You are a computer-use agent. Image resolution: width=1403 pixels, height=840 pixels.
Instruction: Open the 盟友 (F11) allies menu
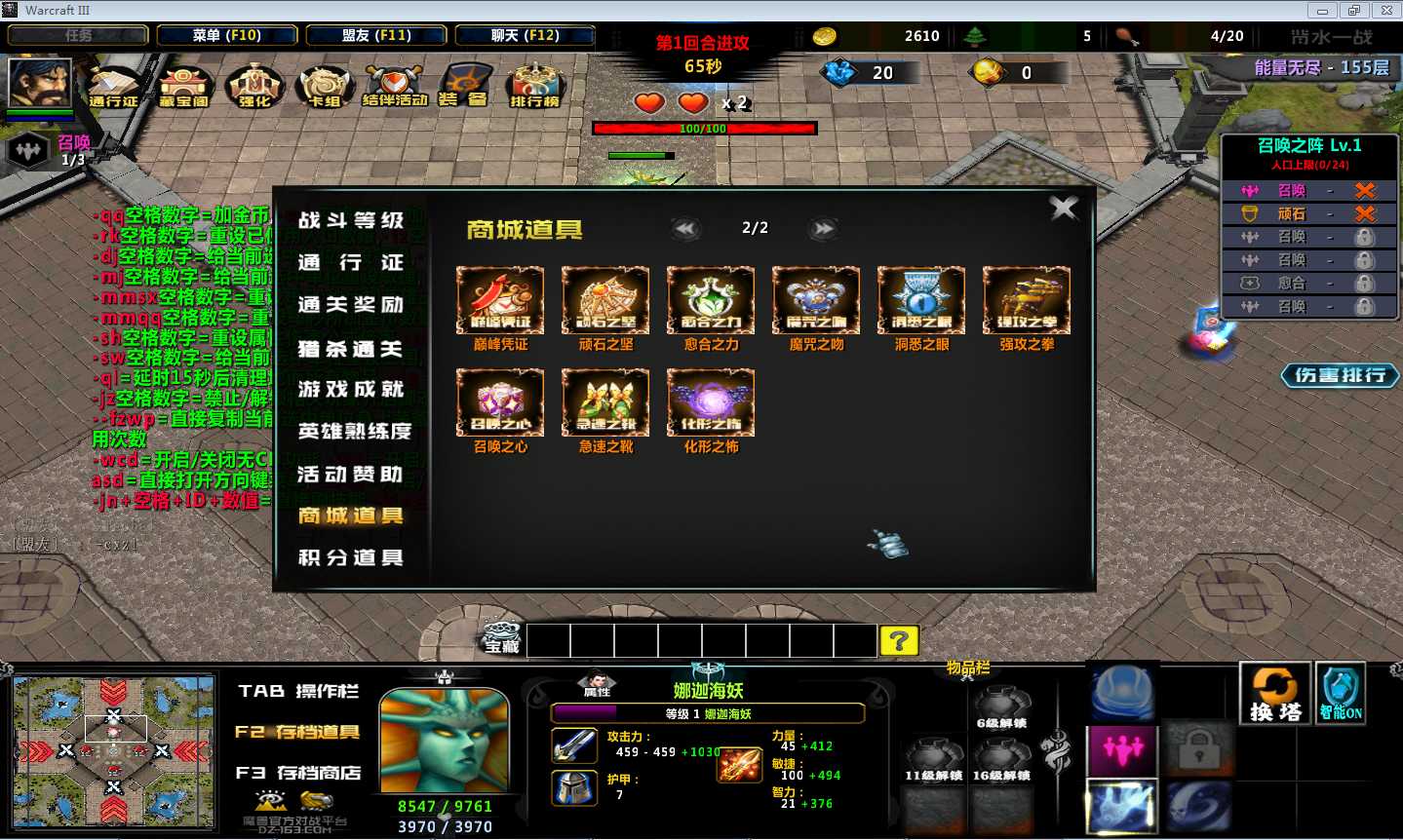coord(376,36)
